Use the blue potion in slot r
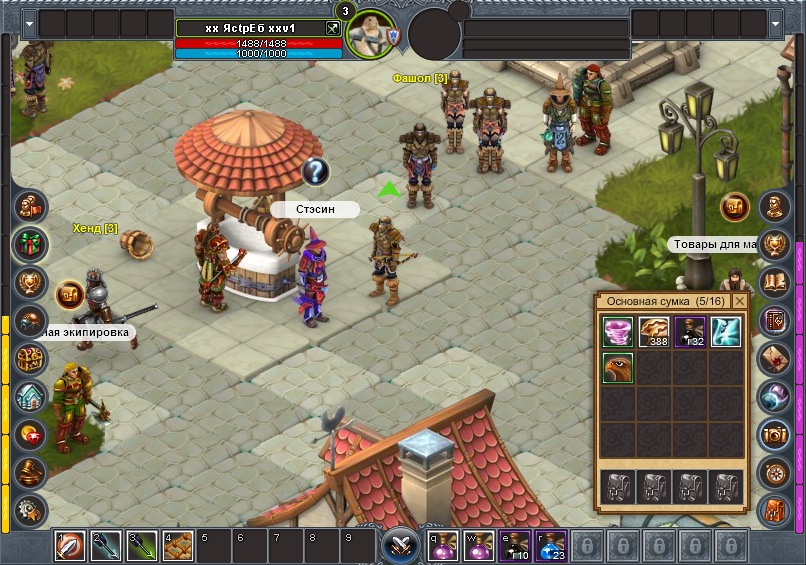 pyautogui.click(x=551, y=546)
